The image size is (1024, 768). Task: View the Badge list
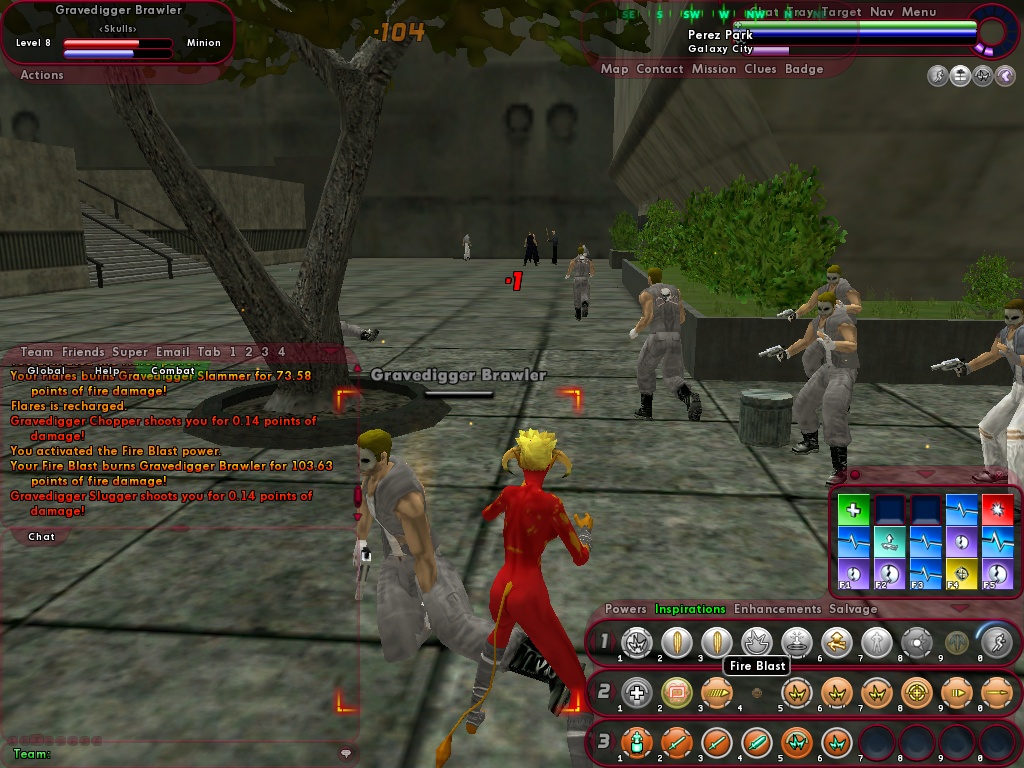804,69
